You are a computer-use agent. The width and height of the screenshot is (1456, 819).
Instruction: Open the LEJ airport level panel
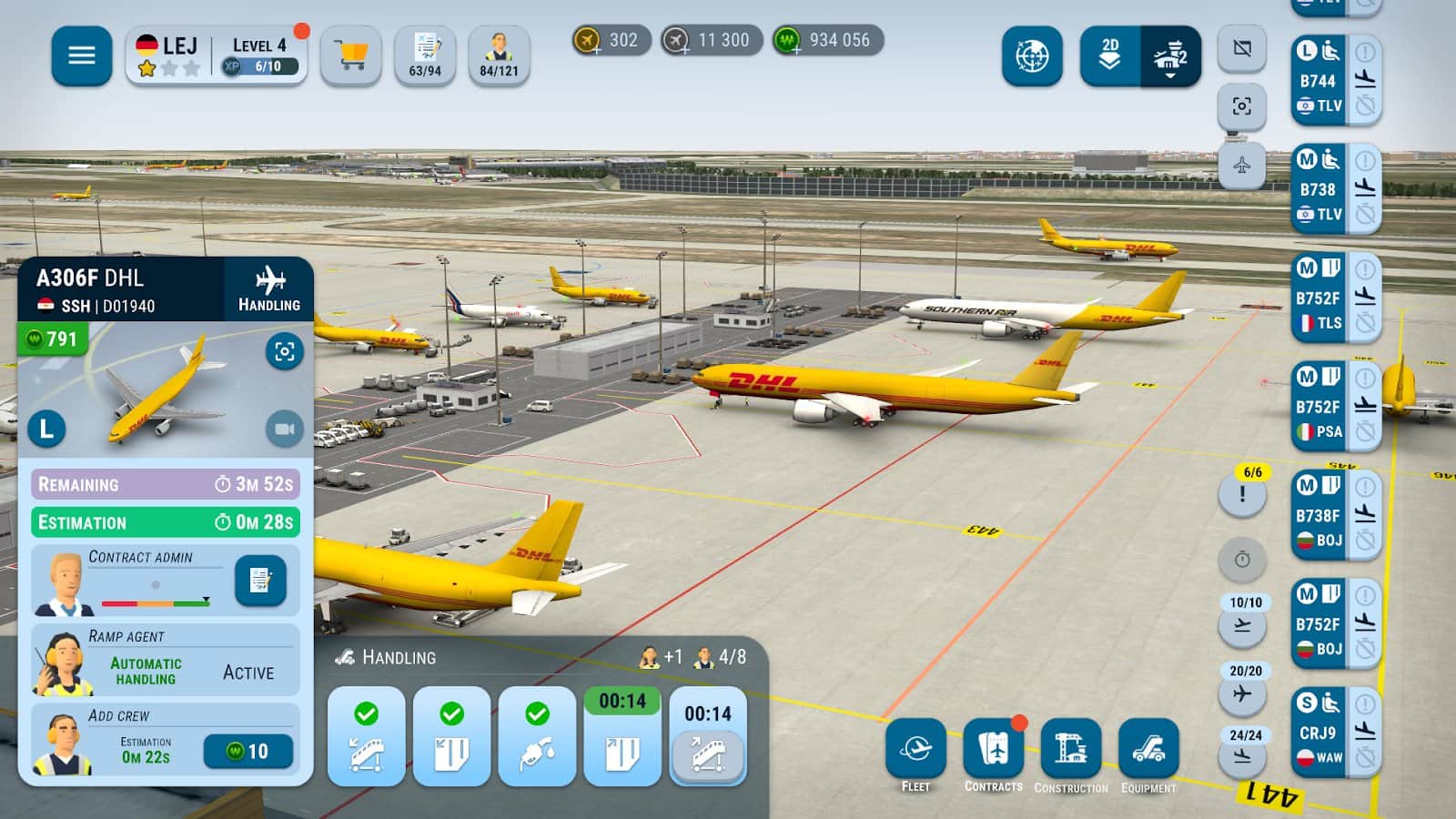point(217,56)
